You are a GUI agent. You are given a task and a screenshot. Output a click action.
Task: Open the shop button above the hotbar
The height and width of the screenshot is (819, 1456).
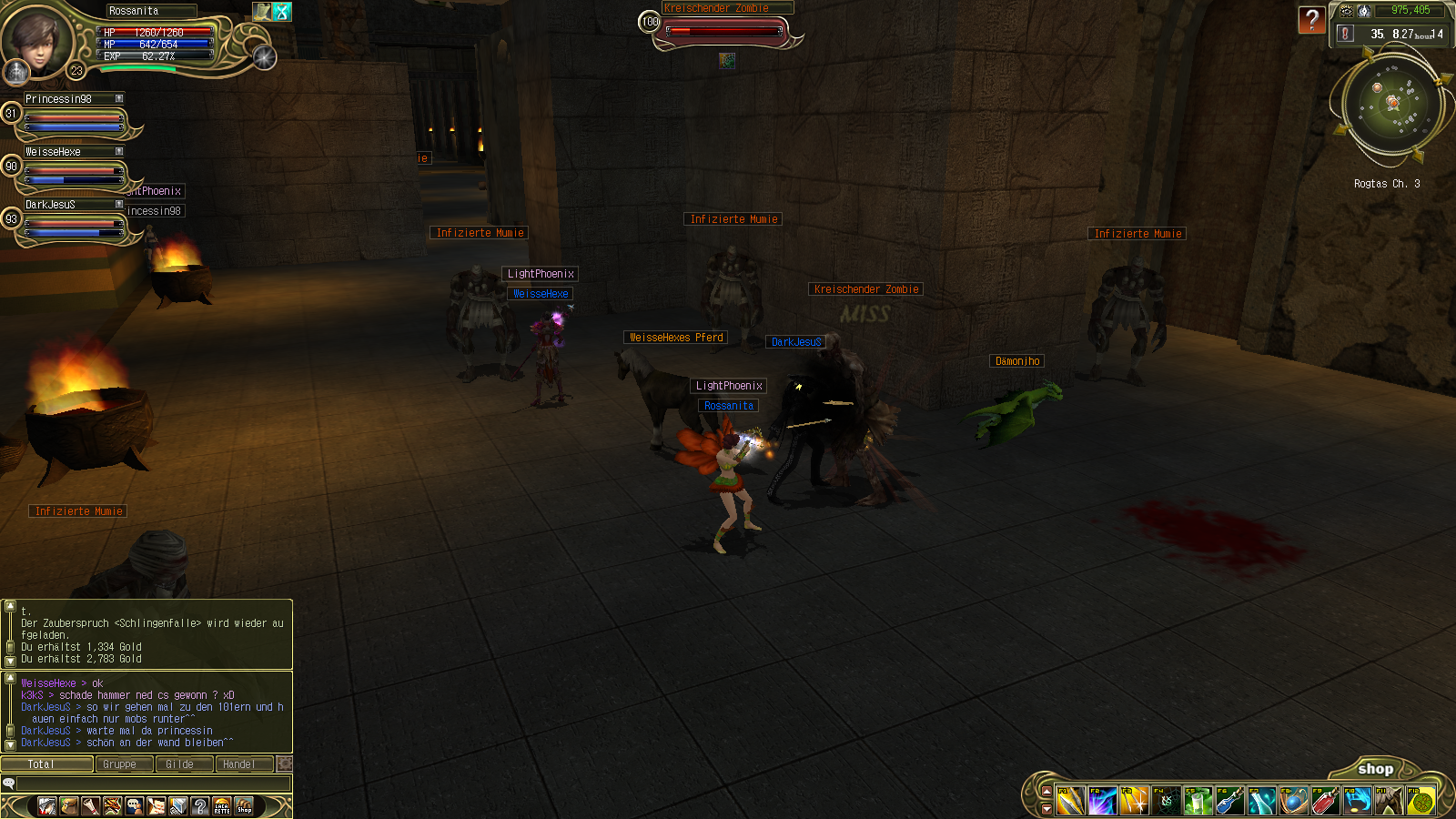(x=1375, y=769)
